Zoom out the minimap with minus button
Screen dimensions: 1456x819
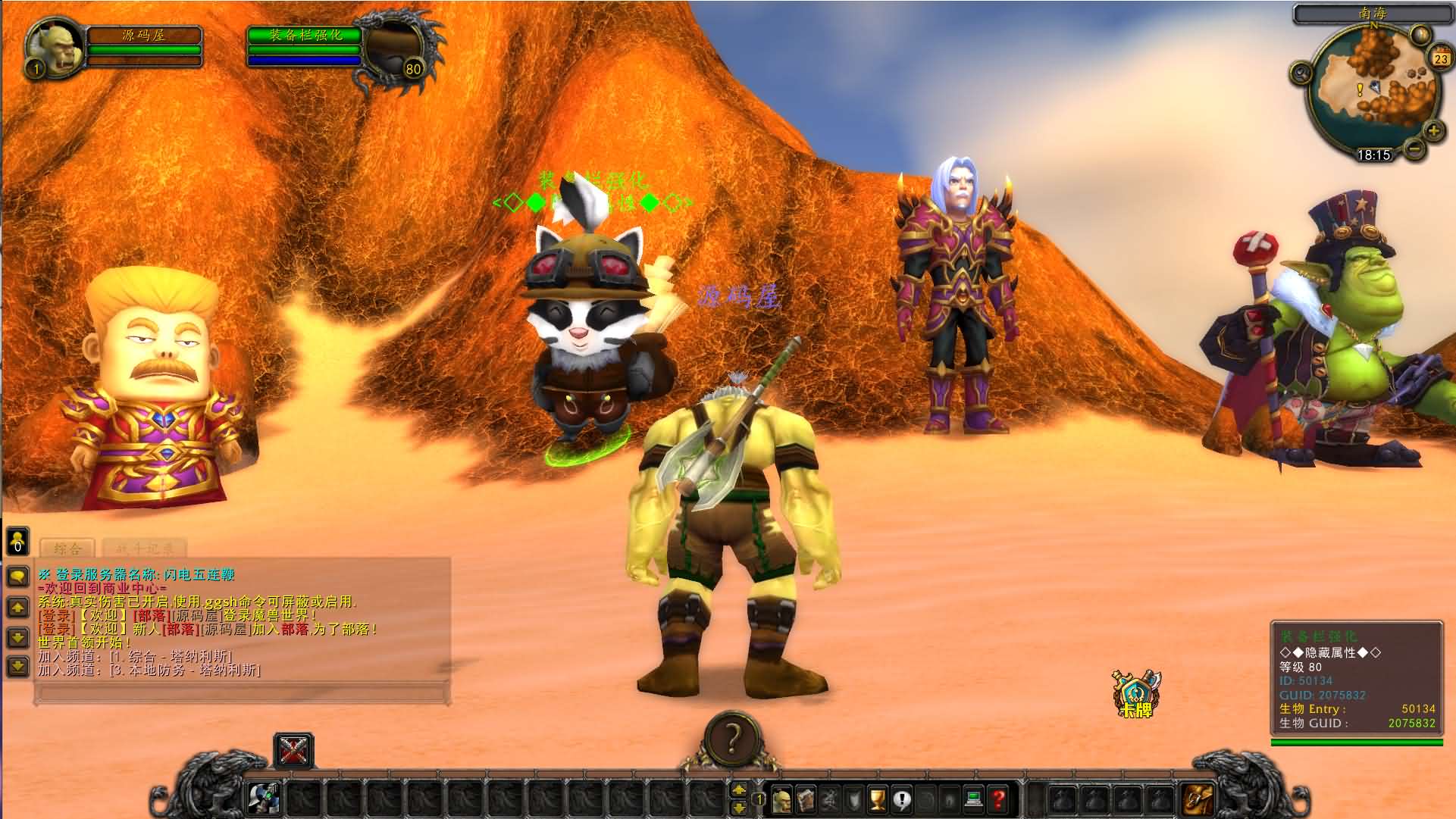click(1414, 148)
